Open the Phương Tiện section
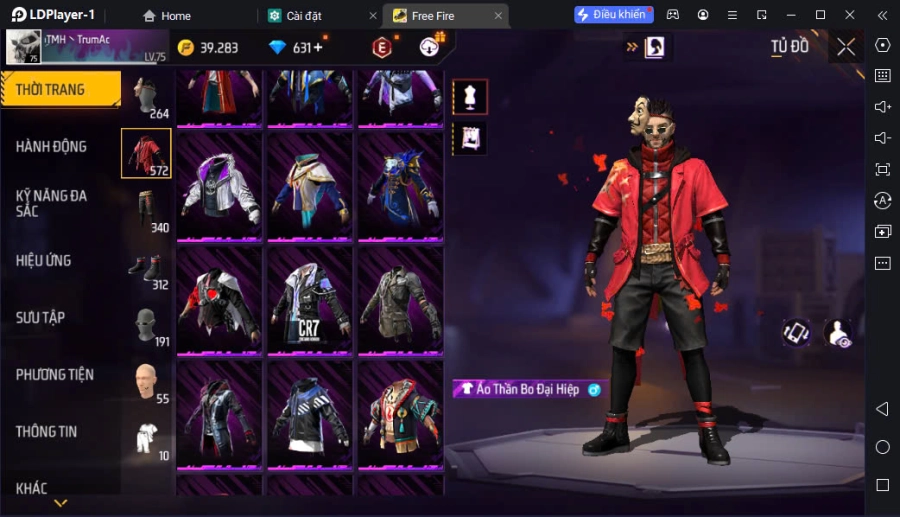The width and height of the screenshot is (900, 517). click(55, 375)
